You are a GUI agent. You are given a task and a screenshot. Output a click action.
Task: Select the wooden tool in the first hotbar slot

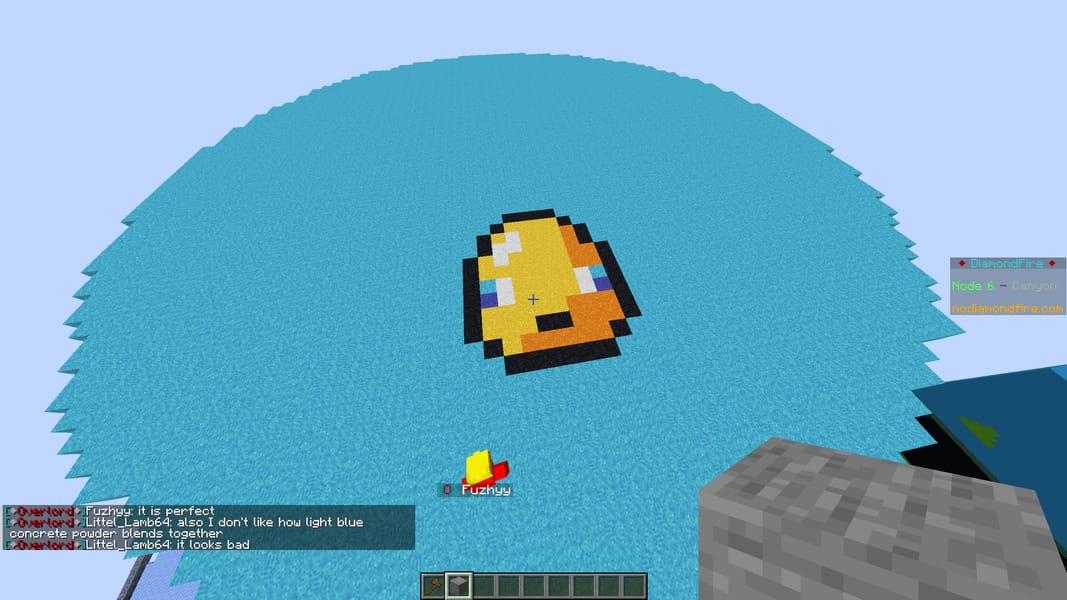pyautogui.click(x=433, y=586)
